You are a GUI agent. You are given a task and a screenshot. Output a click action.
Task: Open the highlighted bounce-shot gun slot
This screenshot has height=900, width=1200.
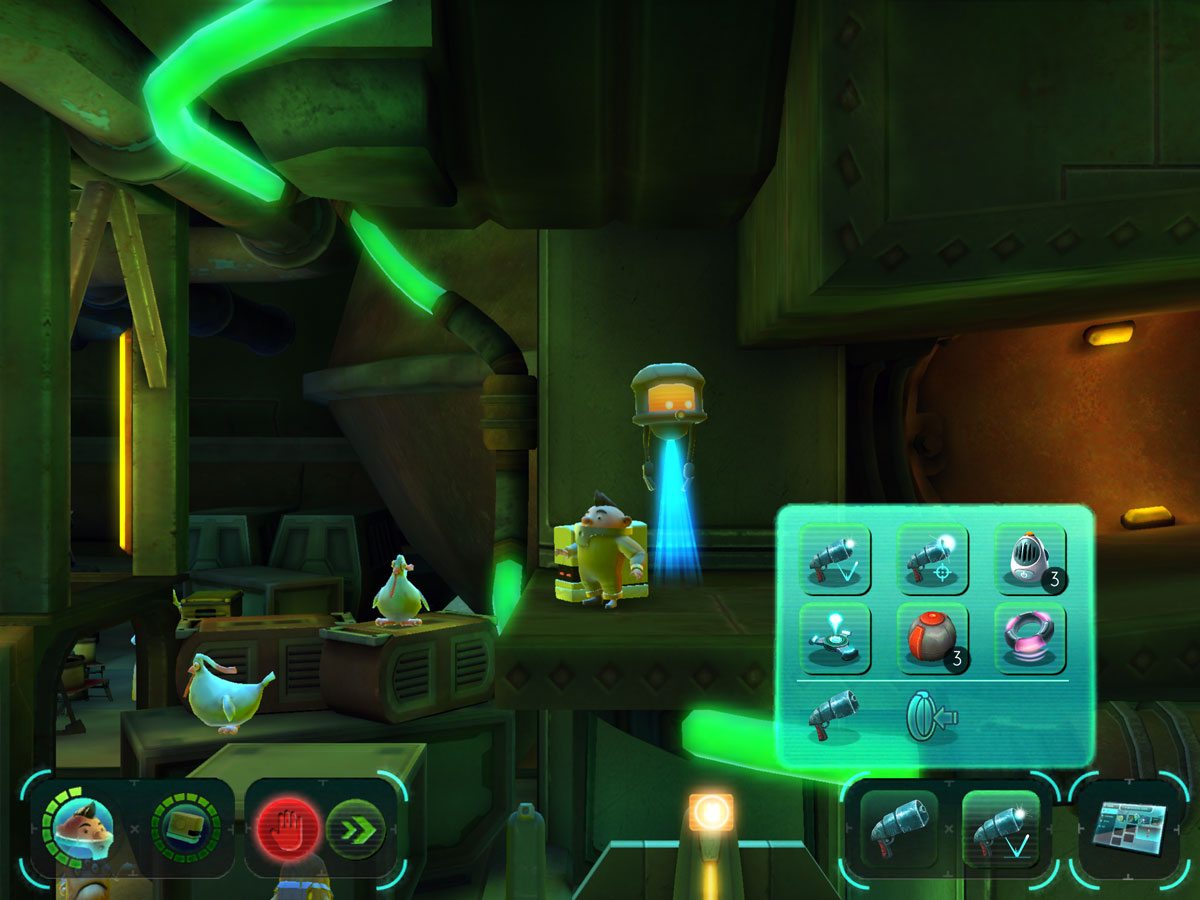pos(1000,828)
